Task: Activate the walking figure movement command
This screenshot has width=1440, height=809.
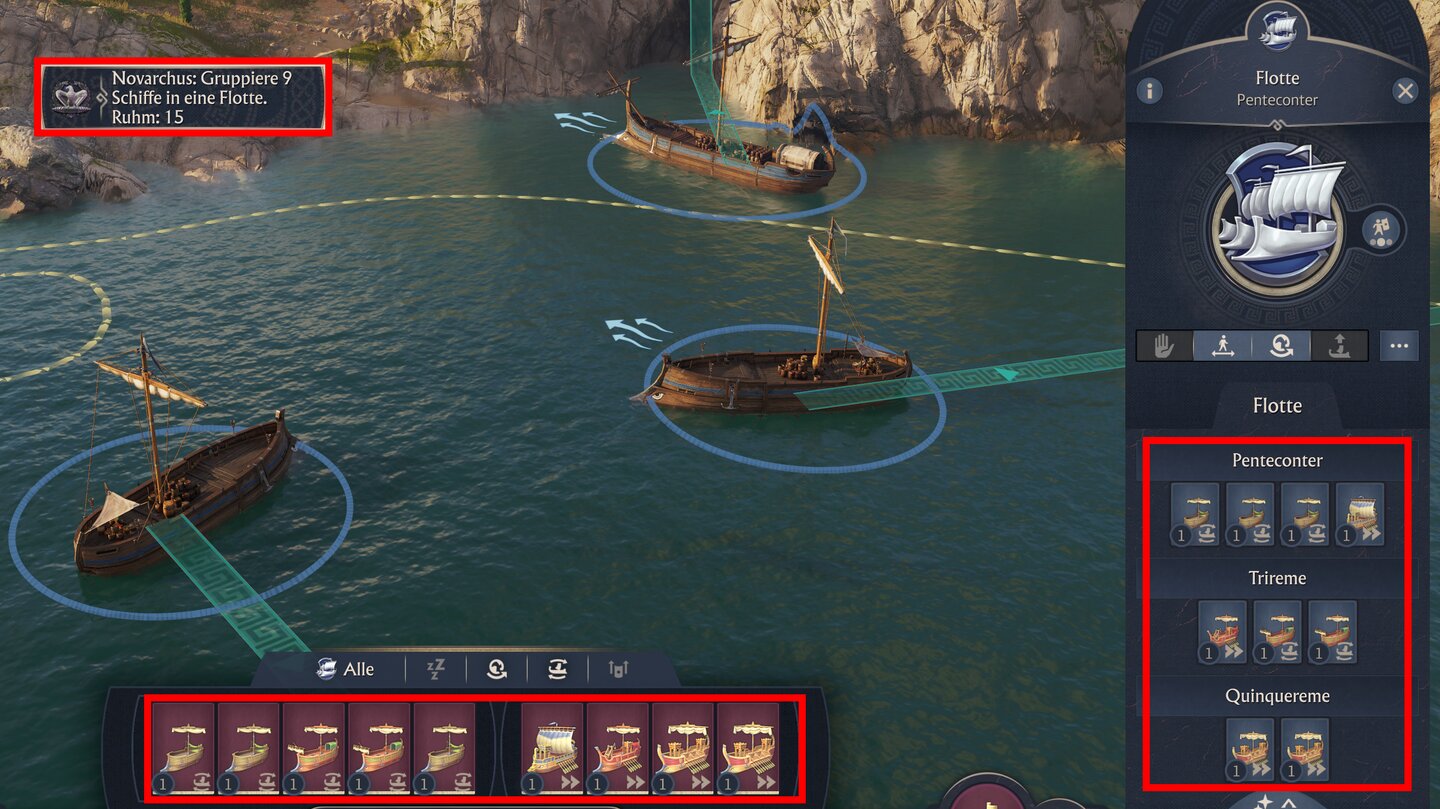Action: pos(1222,346)
